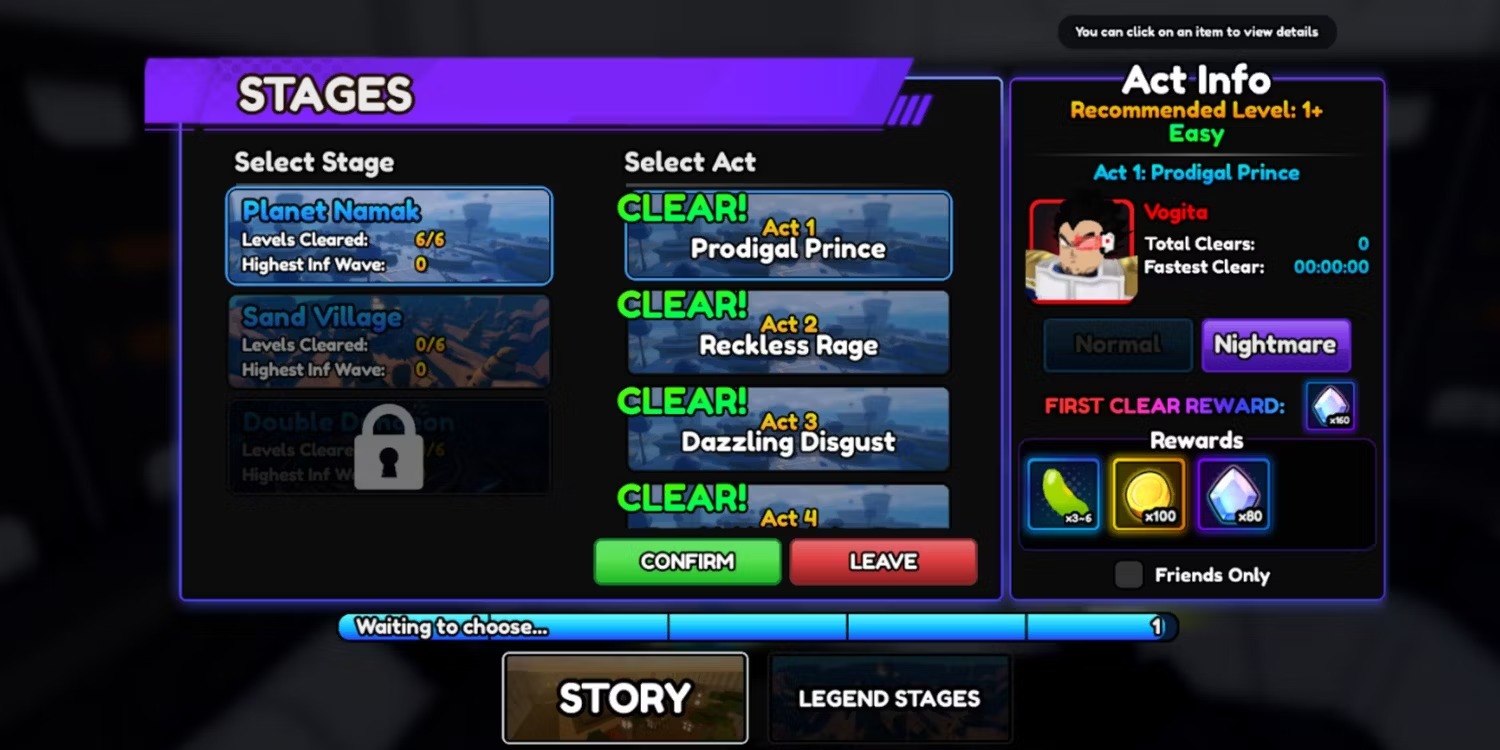Select the Sand Village stage

click(x=389, y=340)
